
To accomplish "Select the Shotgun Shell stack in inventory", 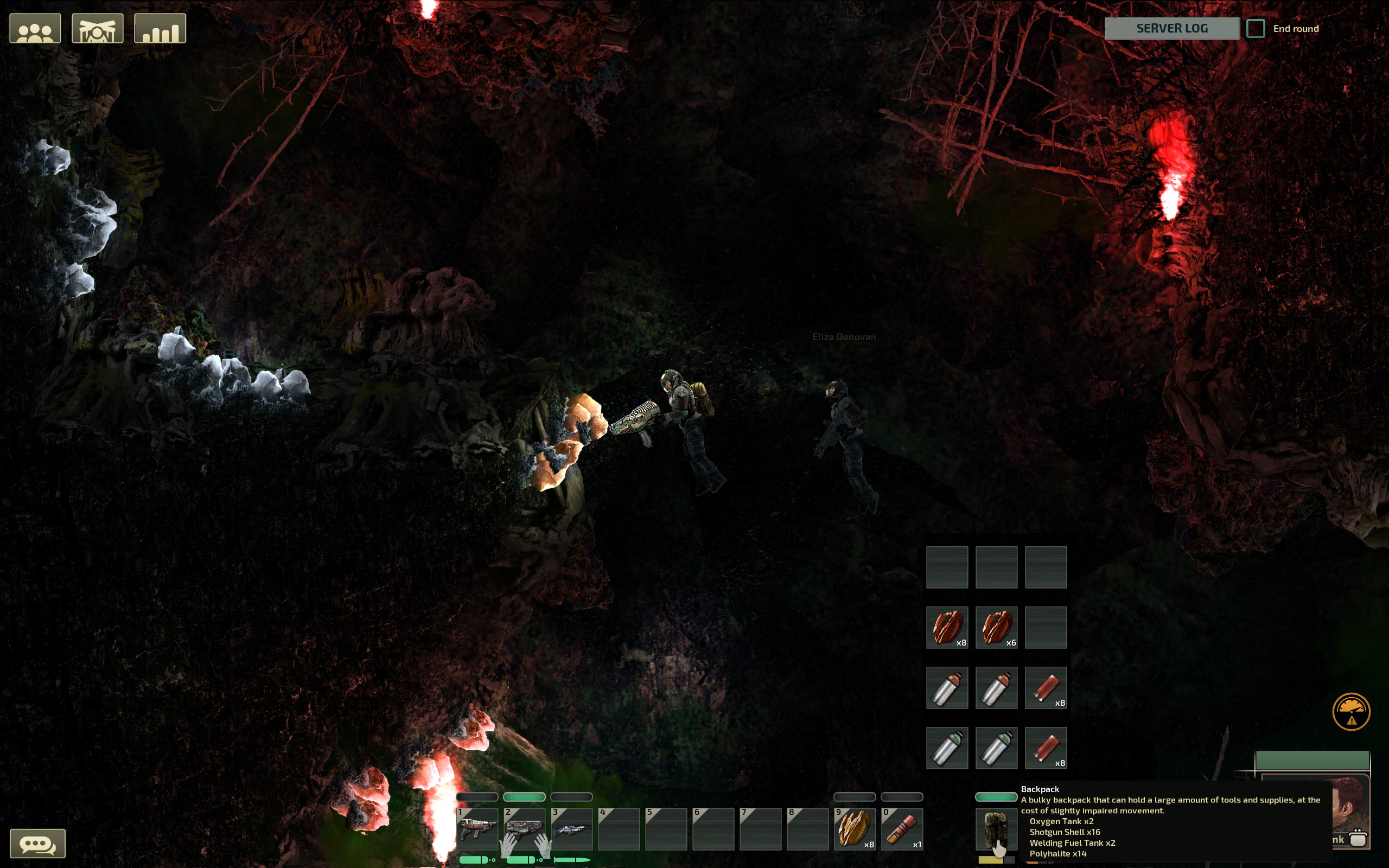I will coord(1046,687).
